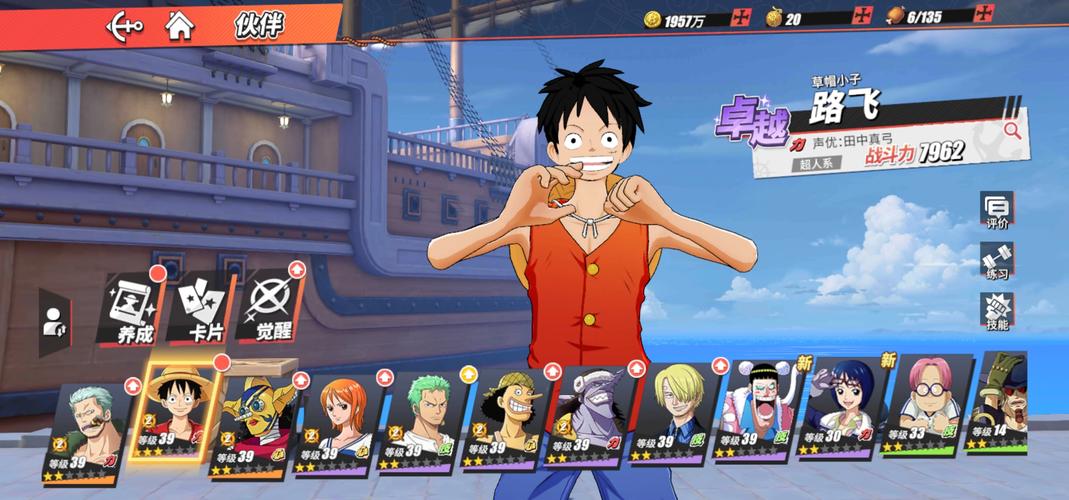Add more gold coins with the plus button
This screenshot has height=500, width=1069.
tap(740, 17)
